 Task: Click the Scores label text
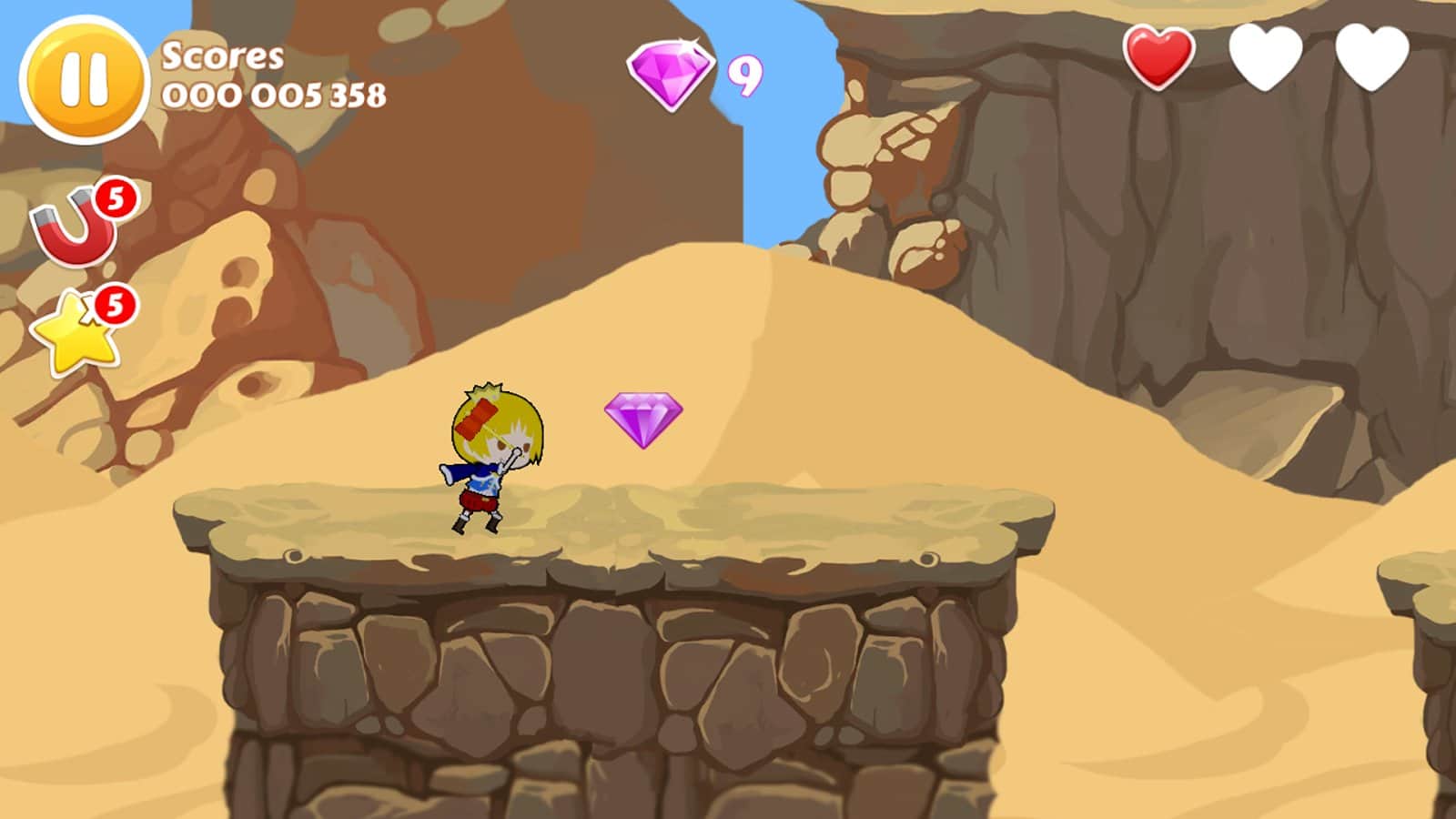pyautogui.click(x=221, y=56)
